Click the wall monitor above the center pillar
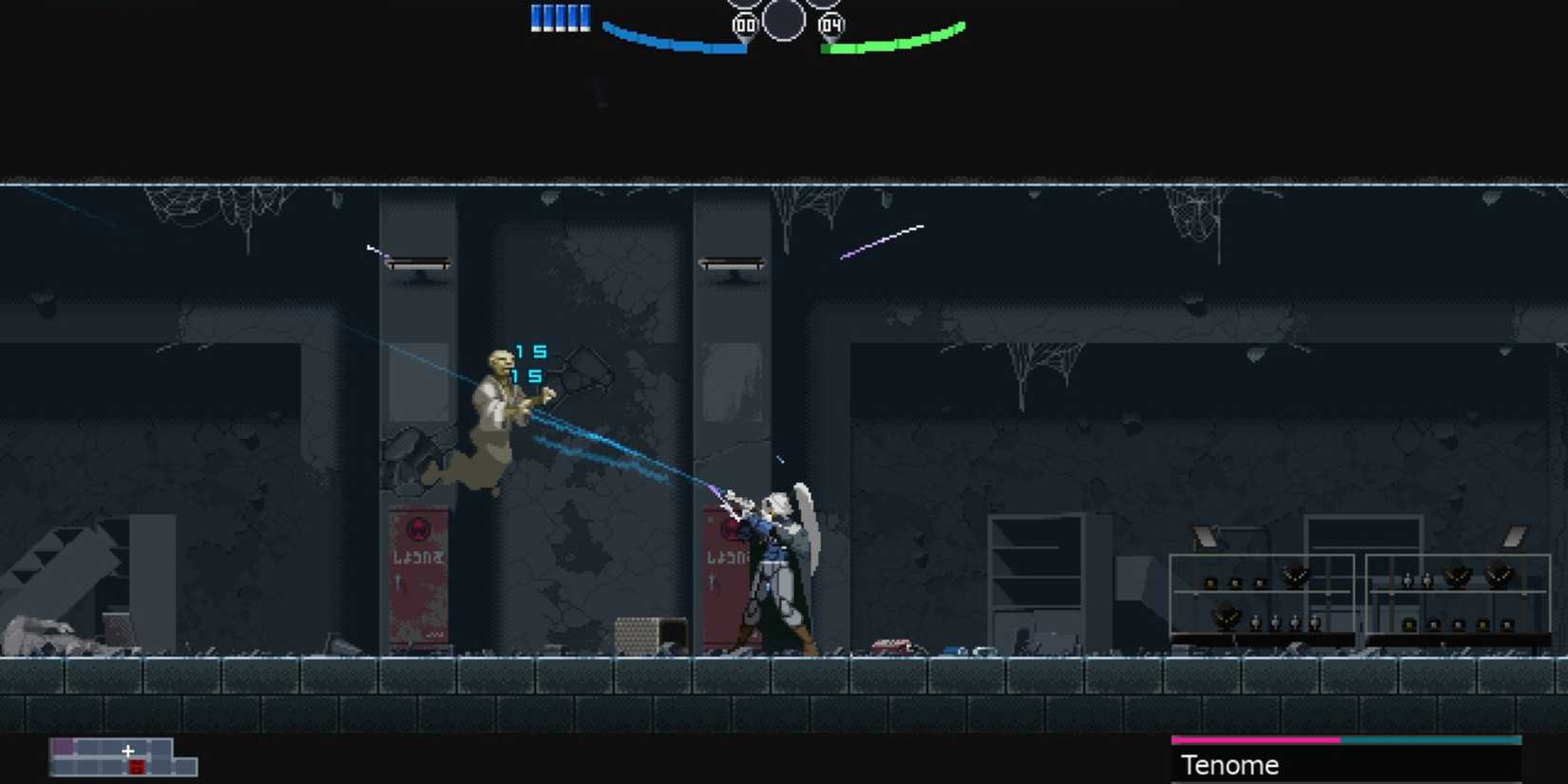Screen dimensions: 1568x784 click(732, 262)
